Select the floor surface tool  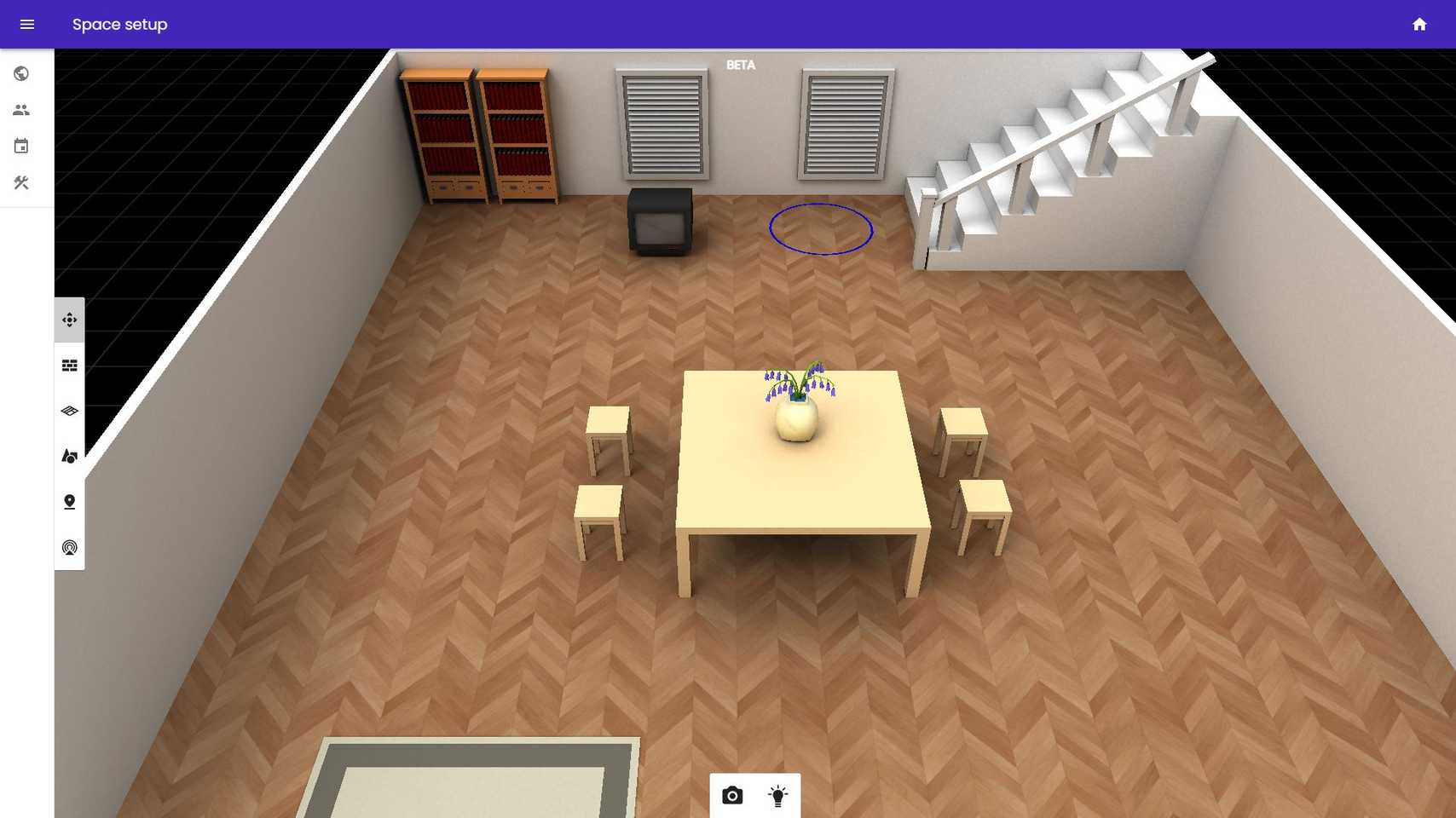pyautogui.click(x=69, y=411)
